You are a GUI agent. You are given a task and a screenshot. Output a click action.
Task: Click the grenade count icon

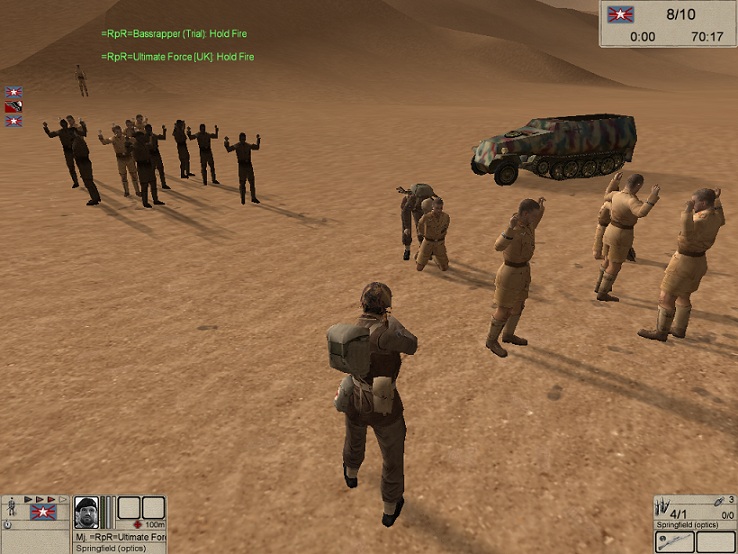(719, 500)
